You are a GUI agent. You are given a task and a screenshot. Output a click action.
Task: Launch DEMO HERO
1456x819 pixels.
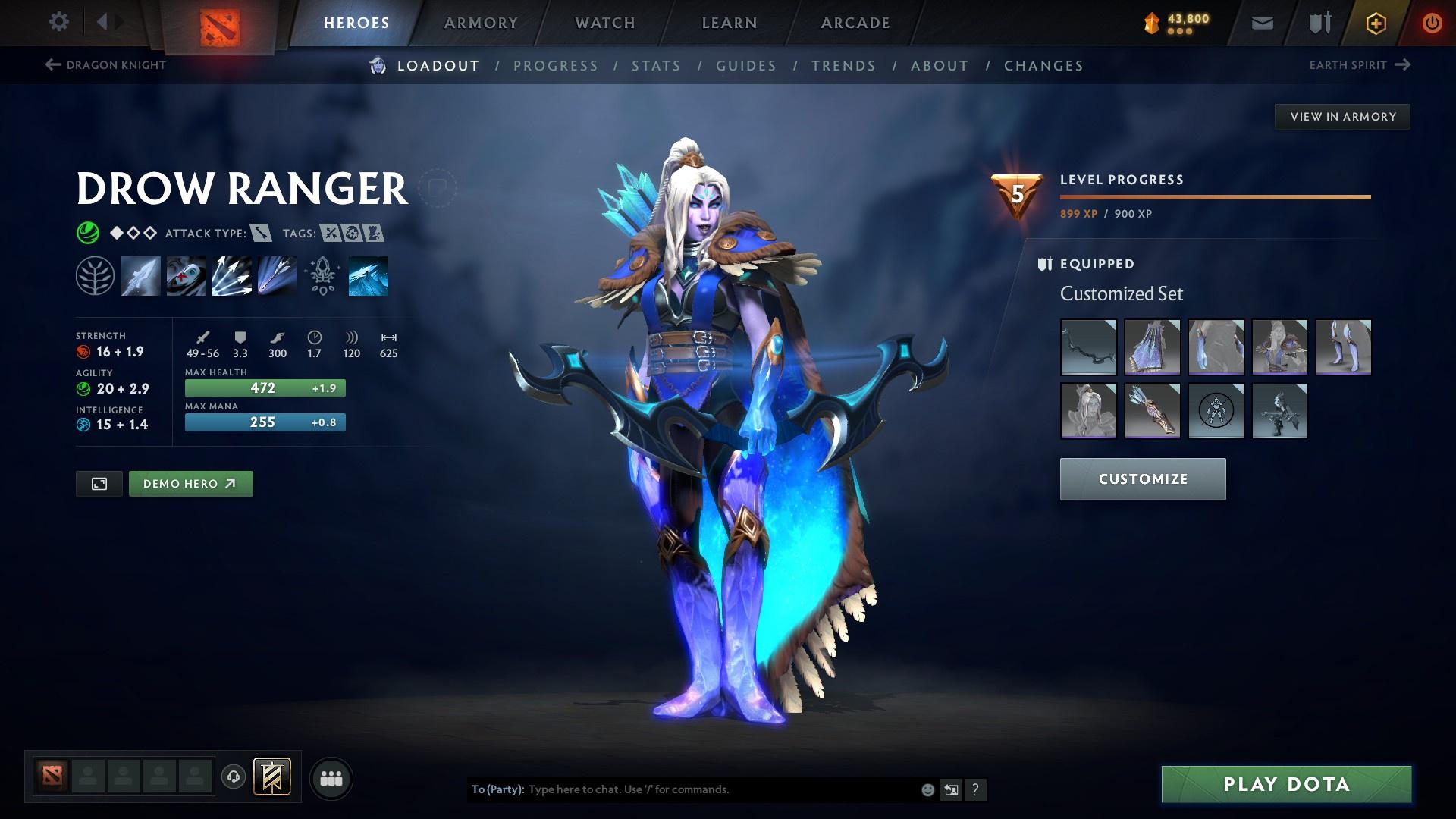[x=190, y=483]
